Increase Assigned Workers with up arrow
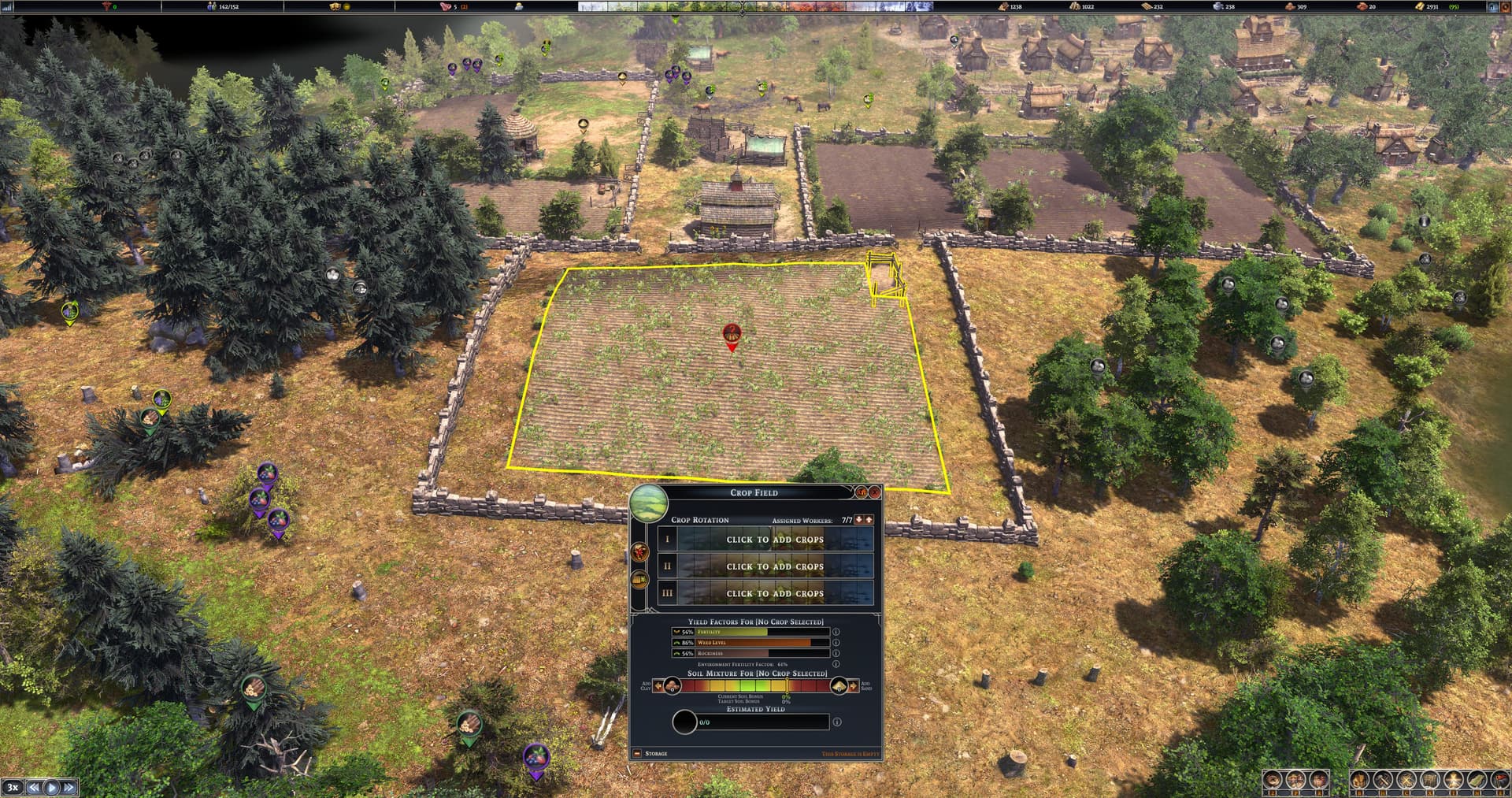1512x798 pixels. point(869,520)
